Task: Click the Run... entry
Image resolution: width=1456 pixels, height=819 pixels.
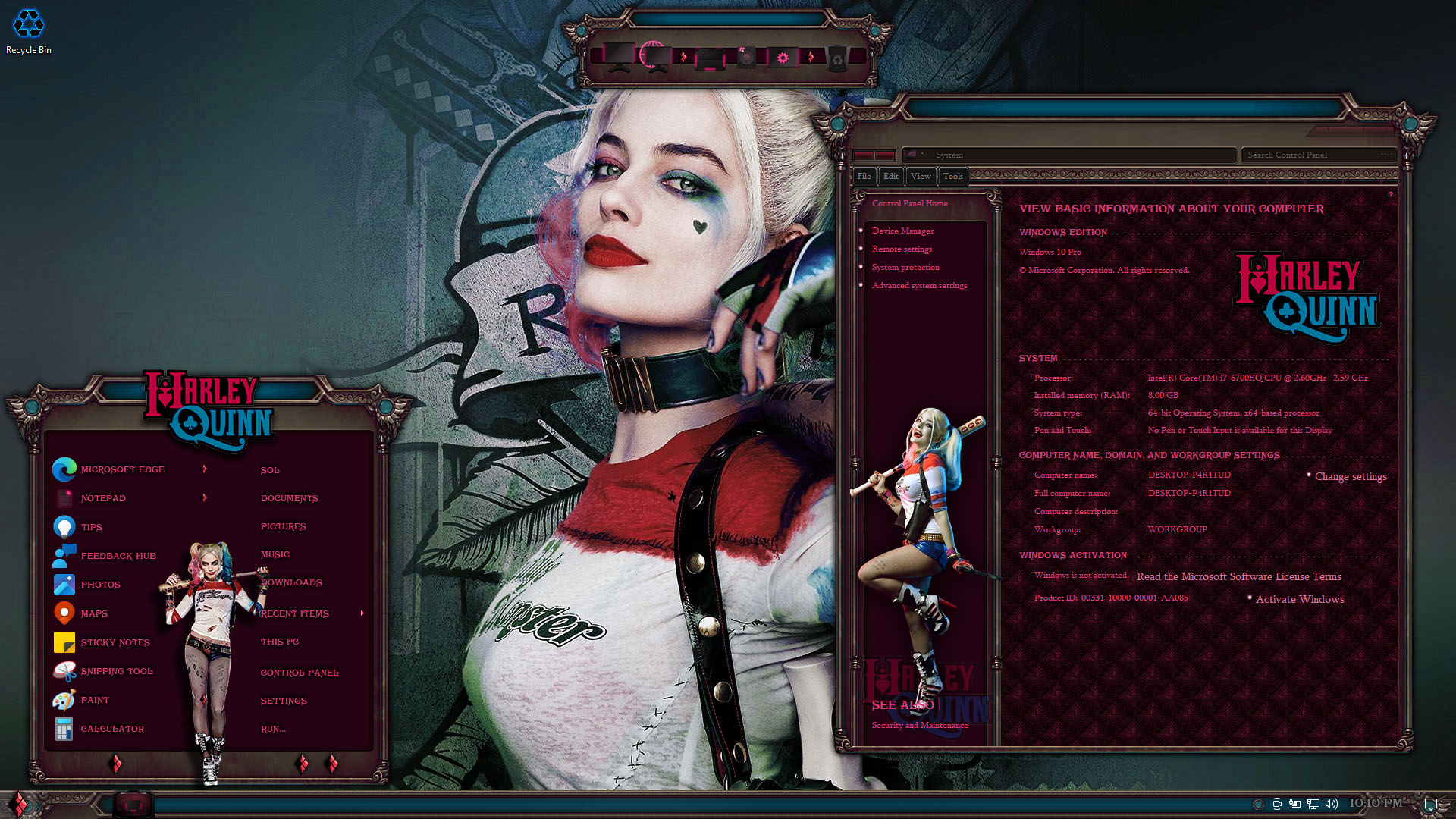Action: point(273,729)
